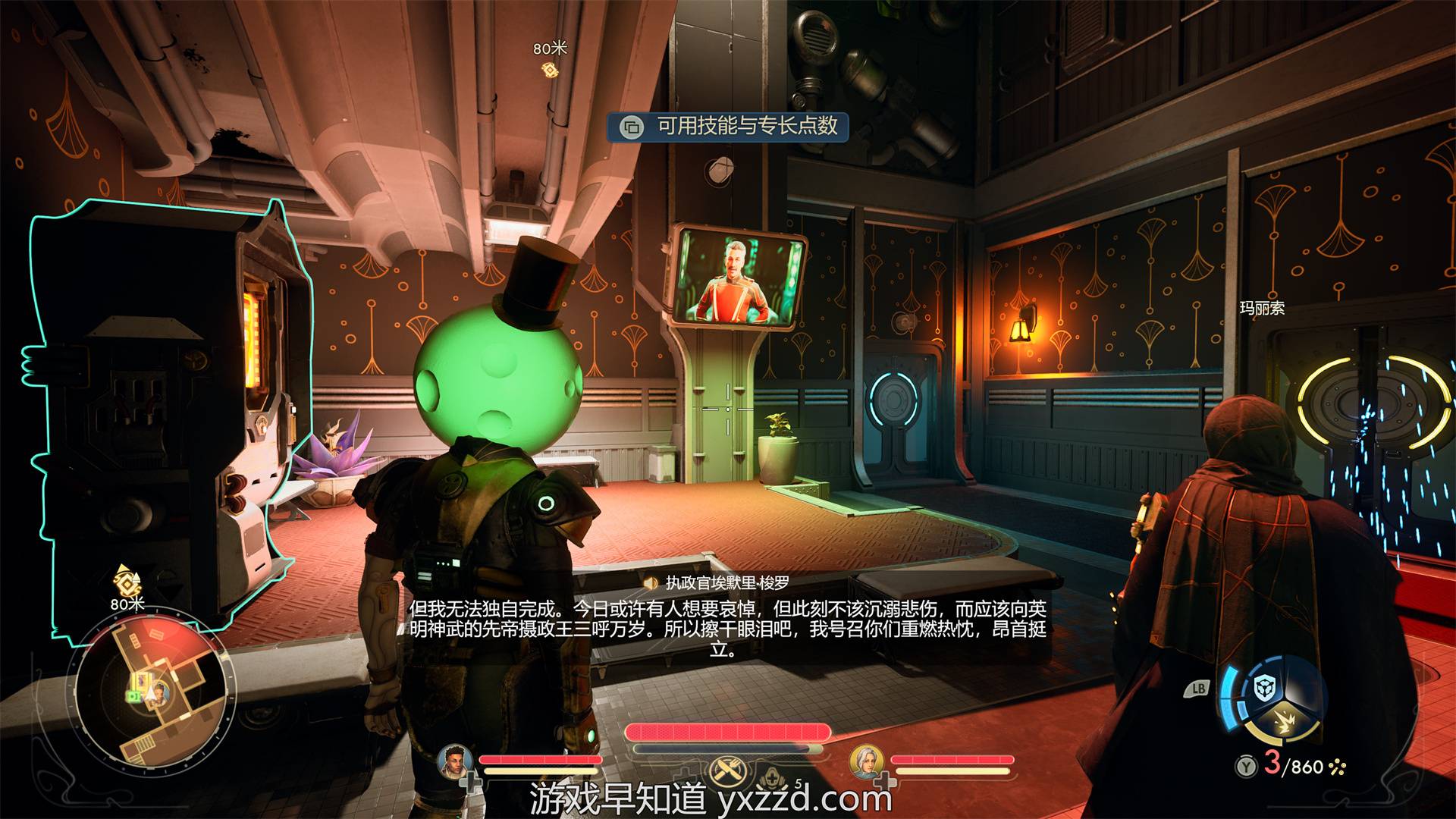Select the dark-haired male companion portrait
The image size is (1456, 819).
(455, 761)
